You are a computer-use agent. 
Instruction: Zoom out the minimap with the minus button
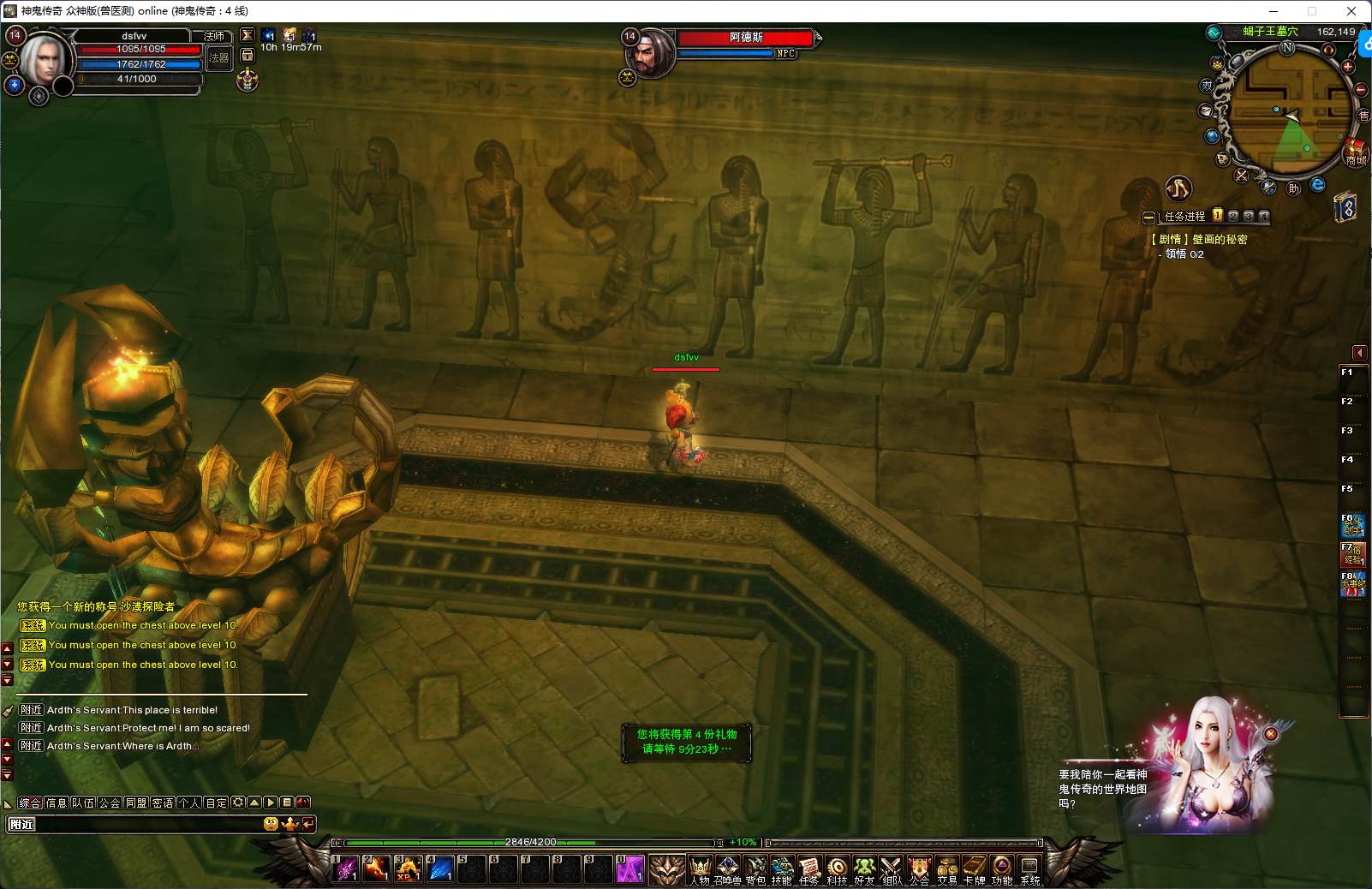[x=1361, y=89]
